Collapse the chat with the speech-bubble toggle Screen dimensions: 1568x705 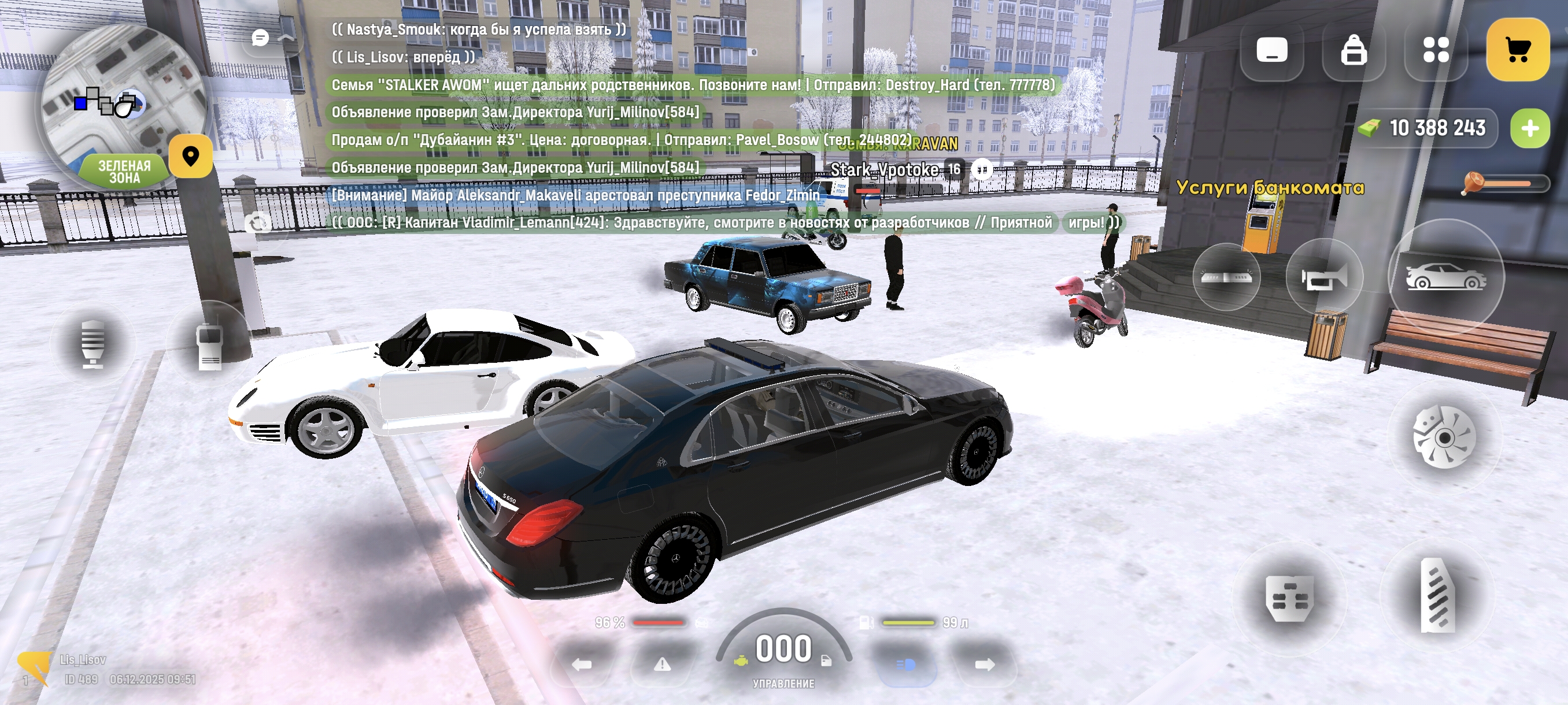261,38
